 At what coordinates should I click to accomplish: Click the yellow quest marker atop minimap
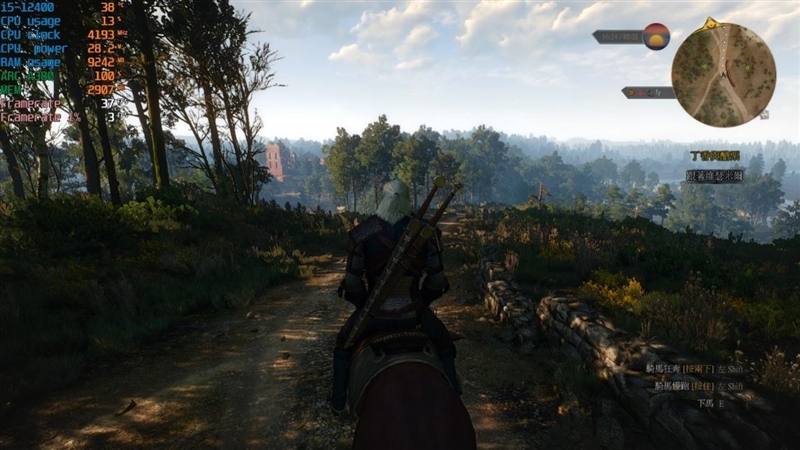711,23
